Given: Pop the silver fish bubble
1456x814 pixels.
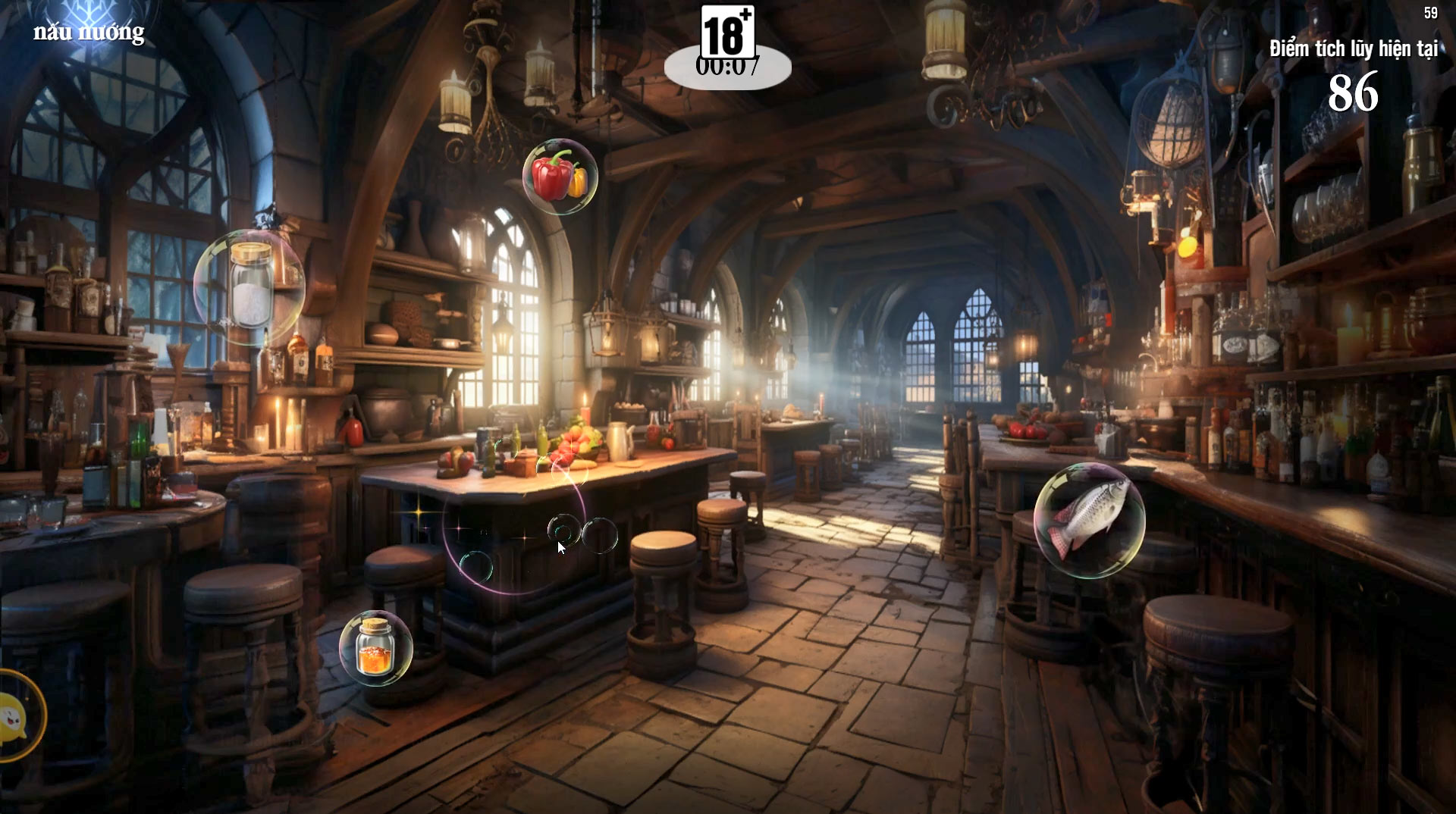Looking at the screenshot, I should [1090, 520].
